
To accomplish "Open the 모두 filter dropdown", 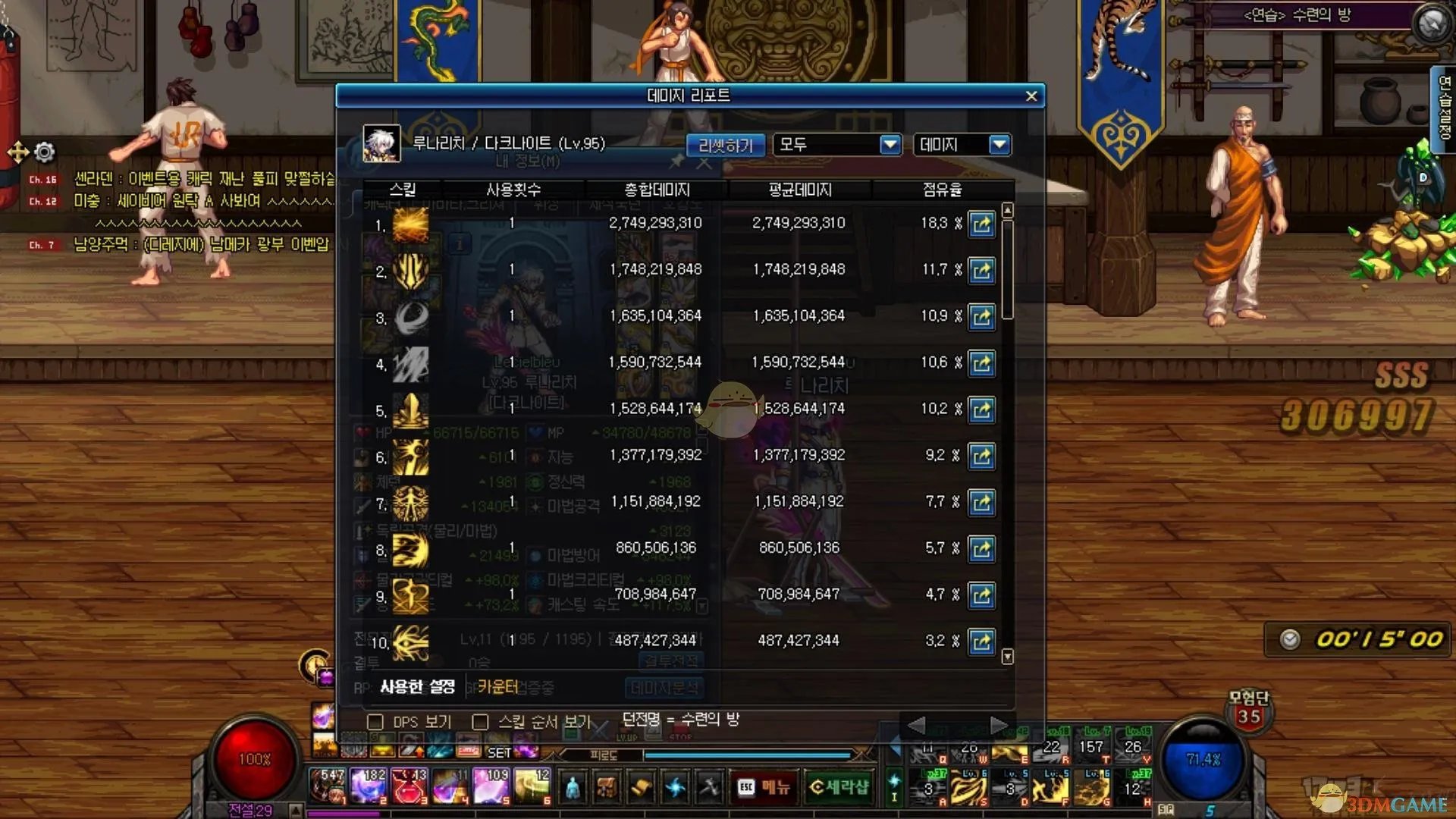I will click(x=890, y=144).
